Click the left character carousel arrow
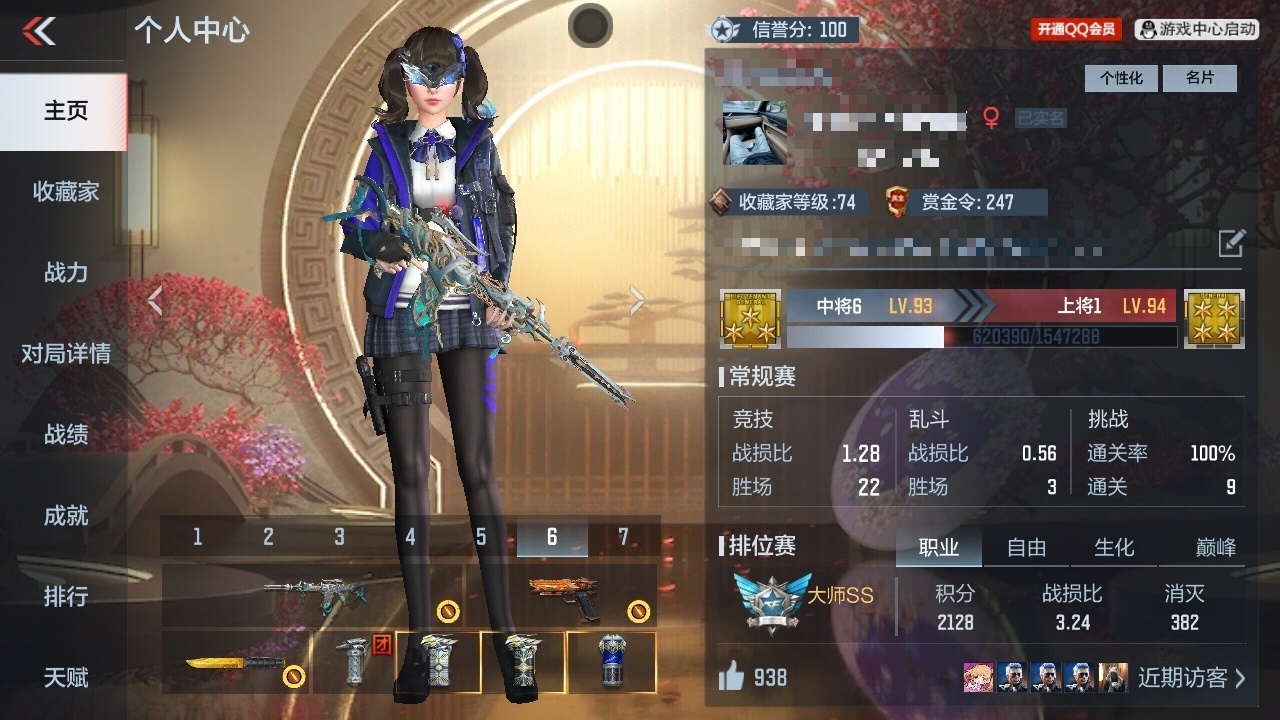 tap(156, 300)
